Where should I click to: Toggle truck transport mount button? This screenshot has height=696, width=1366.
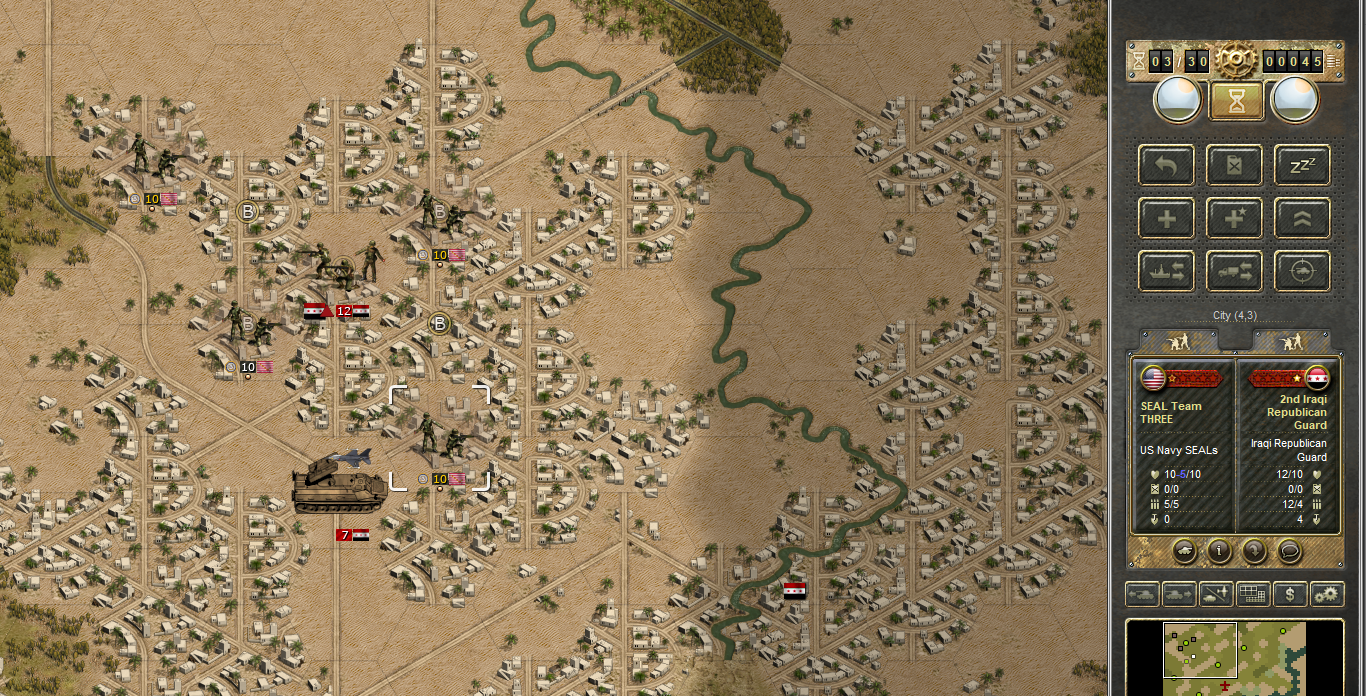click(x=1234, y=270)
